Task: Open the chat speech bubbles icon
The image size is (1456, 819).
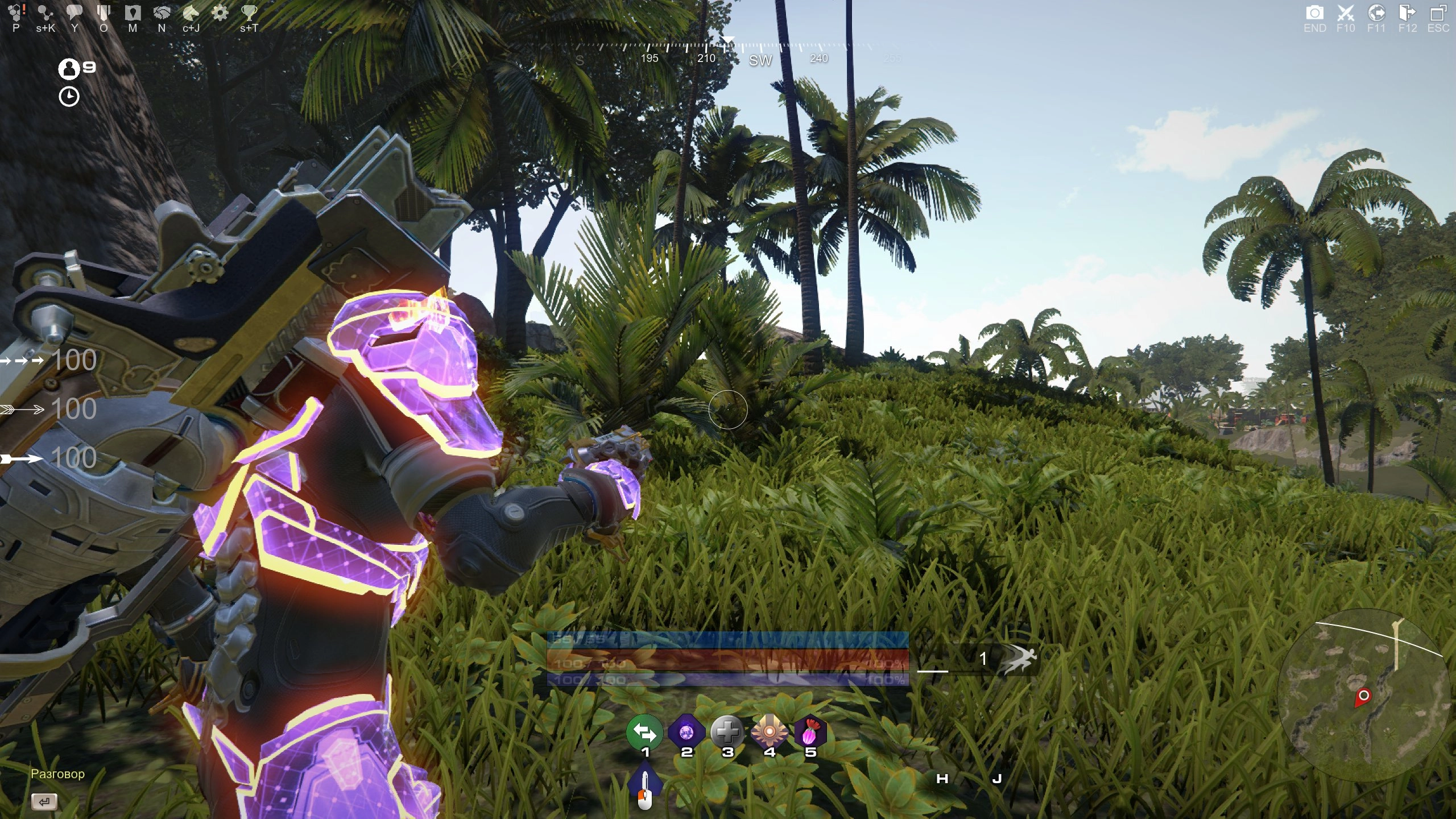Action: point(75,13)
